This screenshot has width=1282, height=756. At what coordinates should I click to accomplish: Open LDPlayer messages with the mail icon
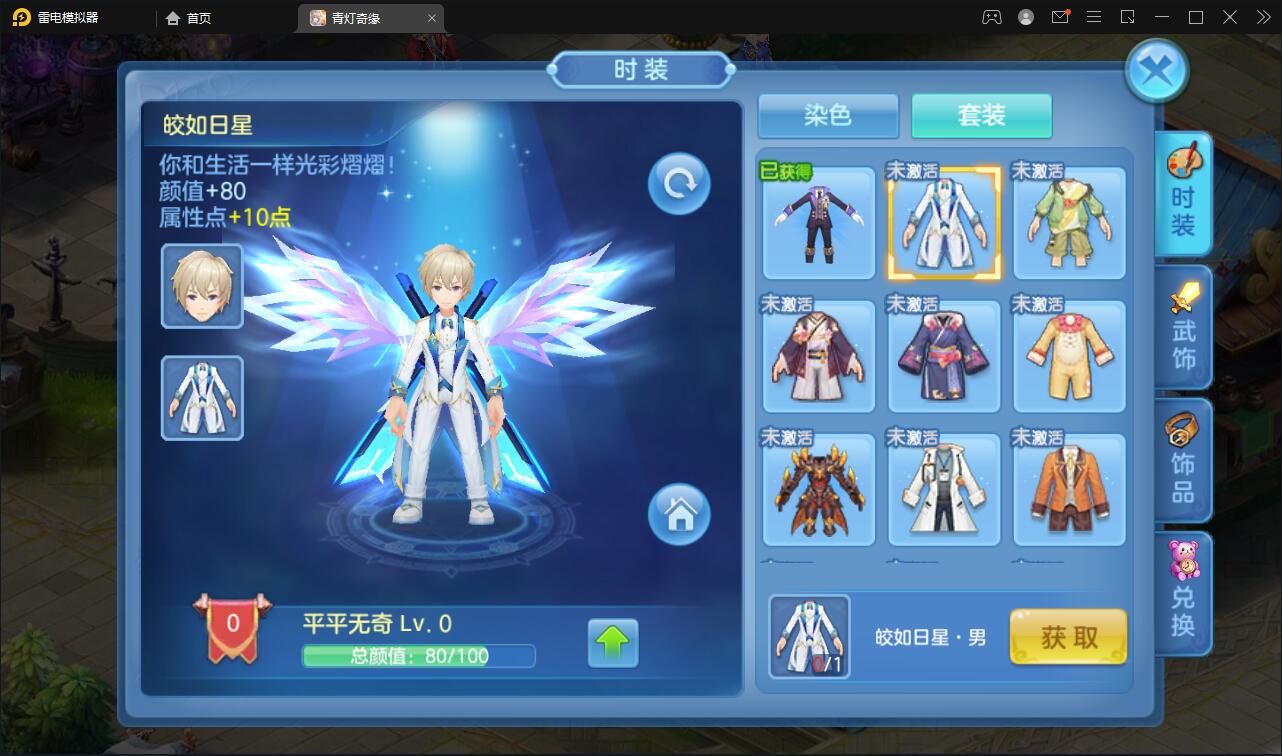[1062, 17]
